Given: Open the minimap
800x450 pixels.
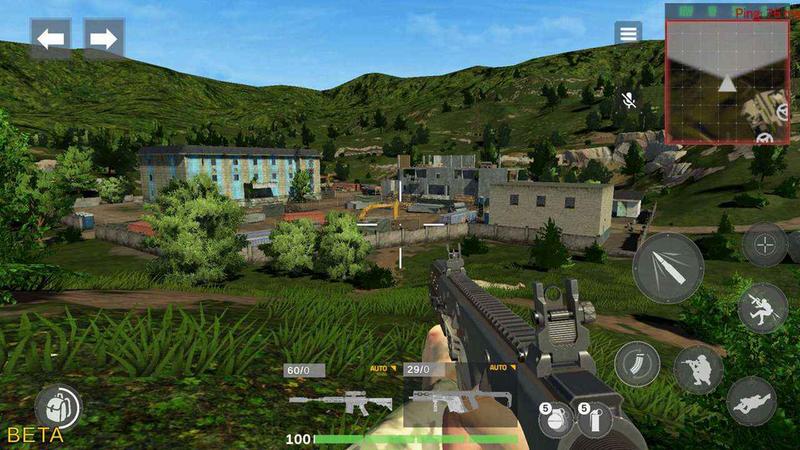Looking at the screenshot, I should 726,82.
